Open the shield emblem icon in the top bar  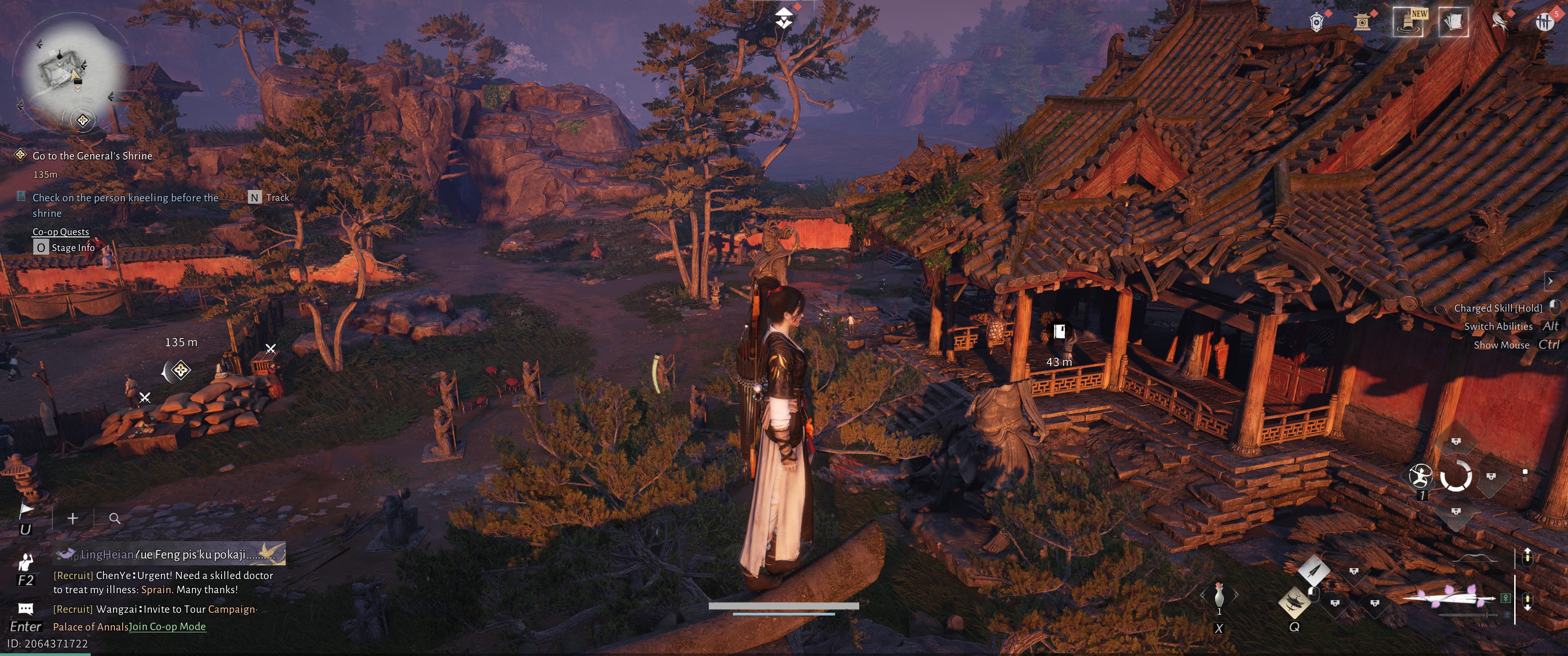click(1316, 22)
